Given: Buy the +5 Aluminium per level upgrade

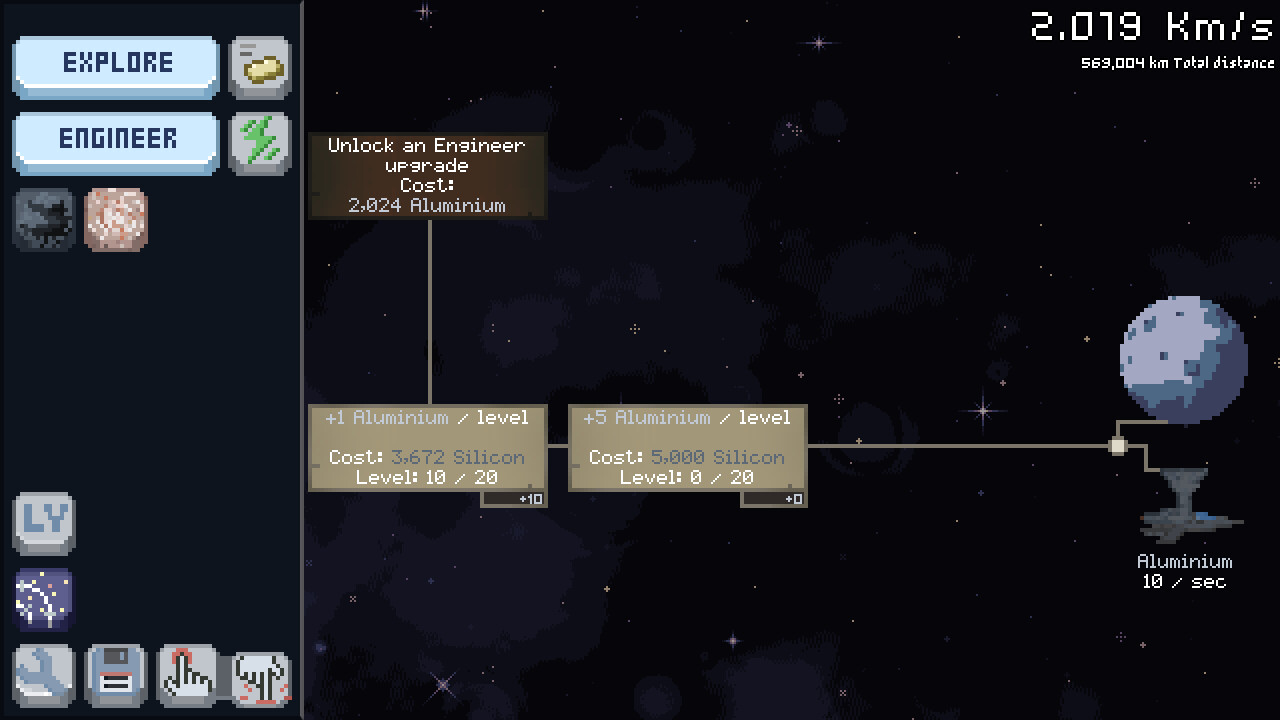Looking at the screenshot, I should [687, 447].
